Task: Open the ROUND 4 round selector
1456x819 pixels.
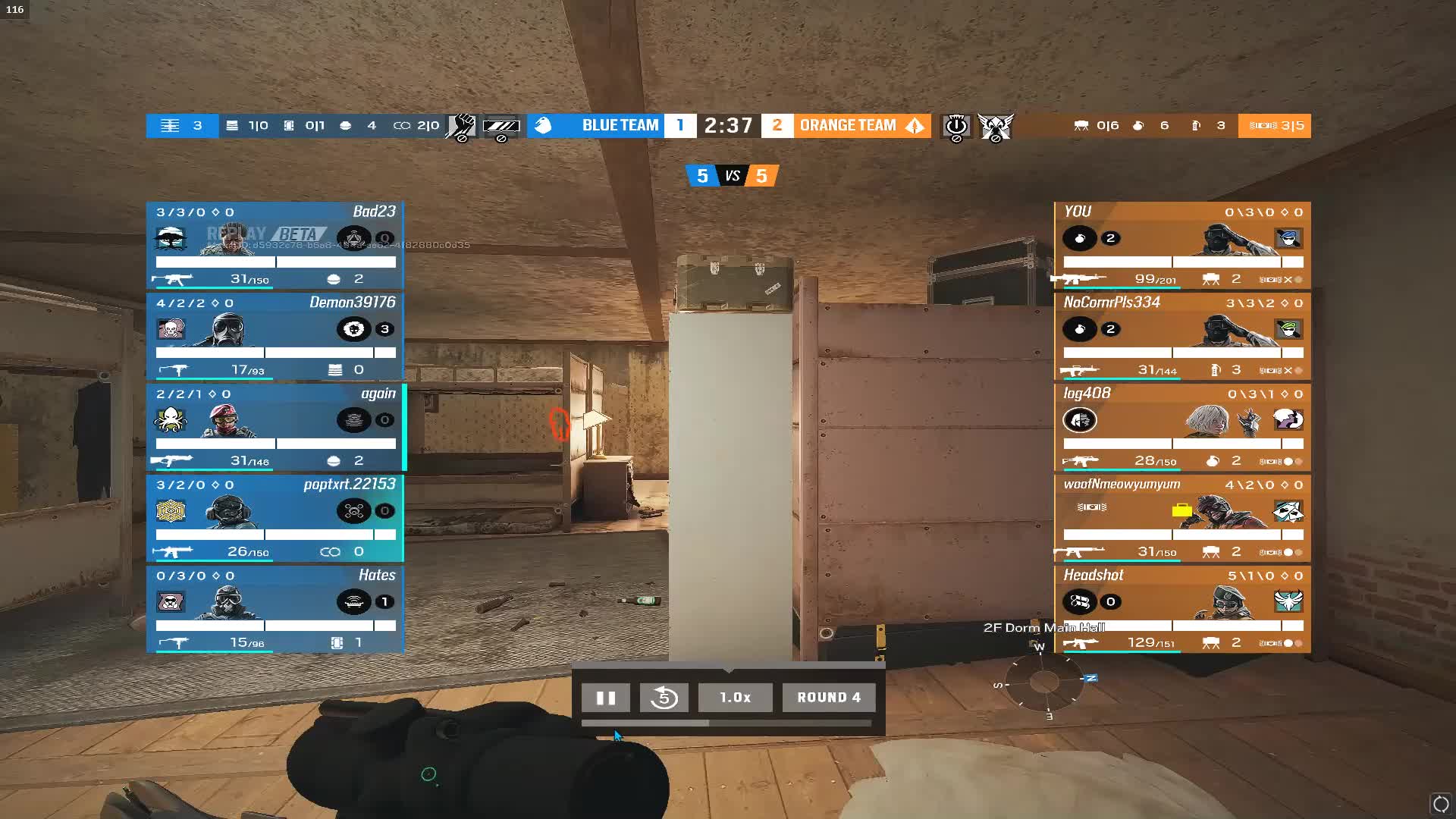Action: click(828, 697)
